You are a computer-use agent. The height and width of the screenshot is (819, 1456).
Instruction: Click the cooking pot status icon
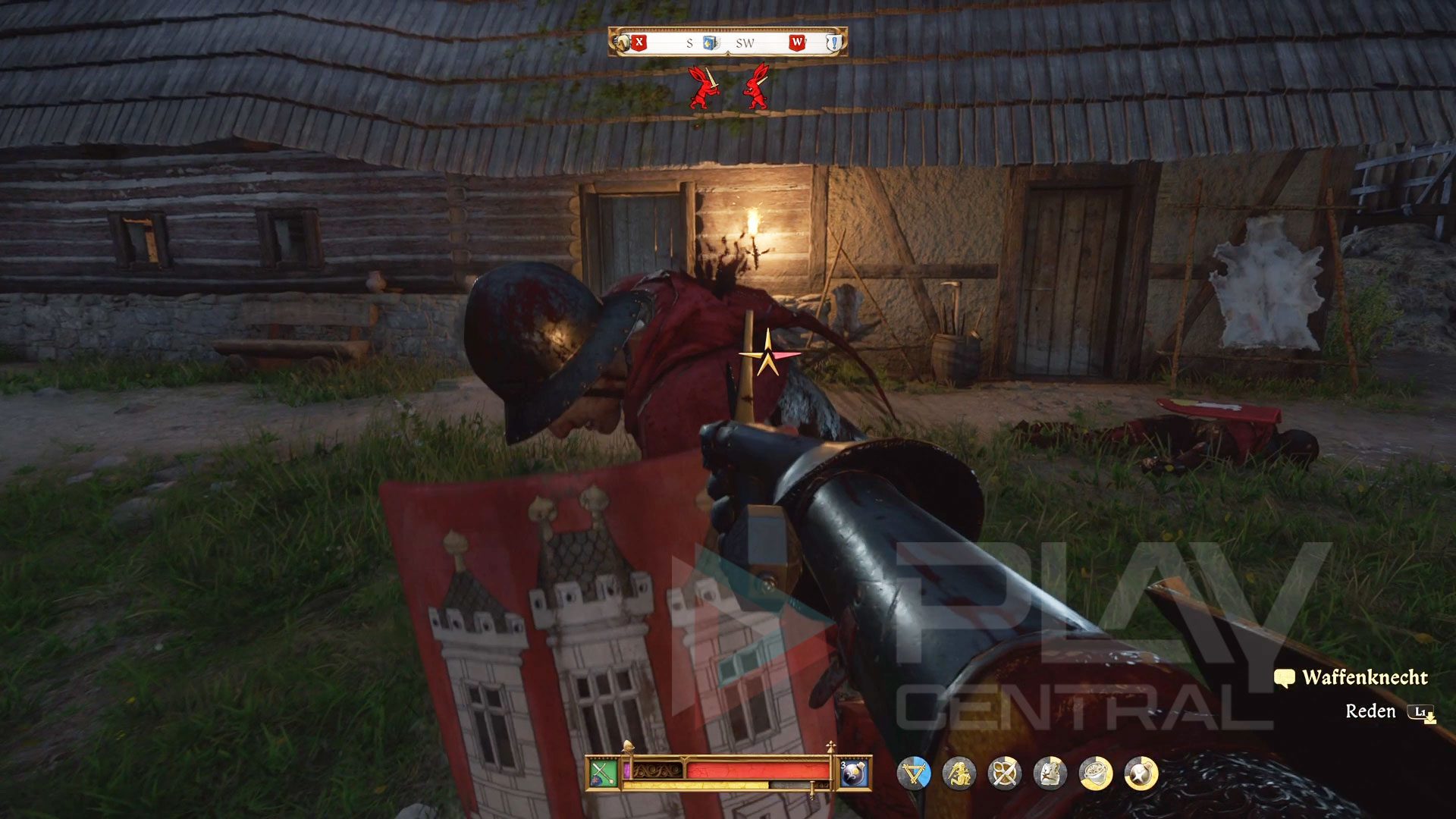1096,774
